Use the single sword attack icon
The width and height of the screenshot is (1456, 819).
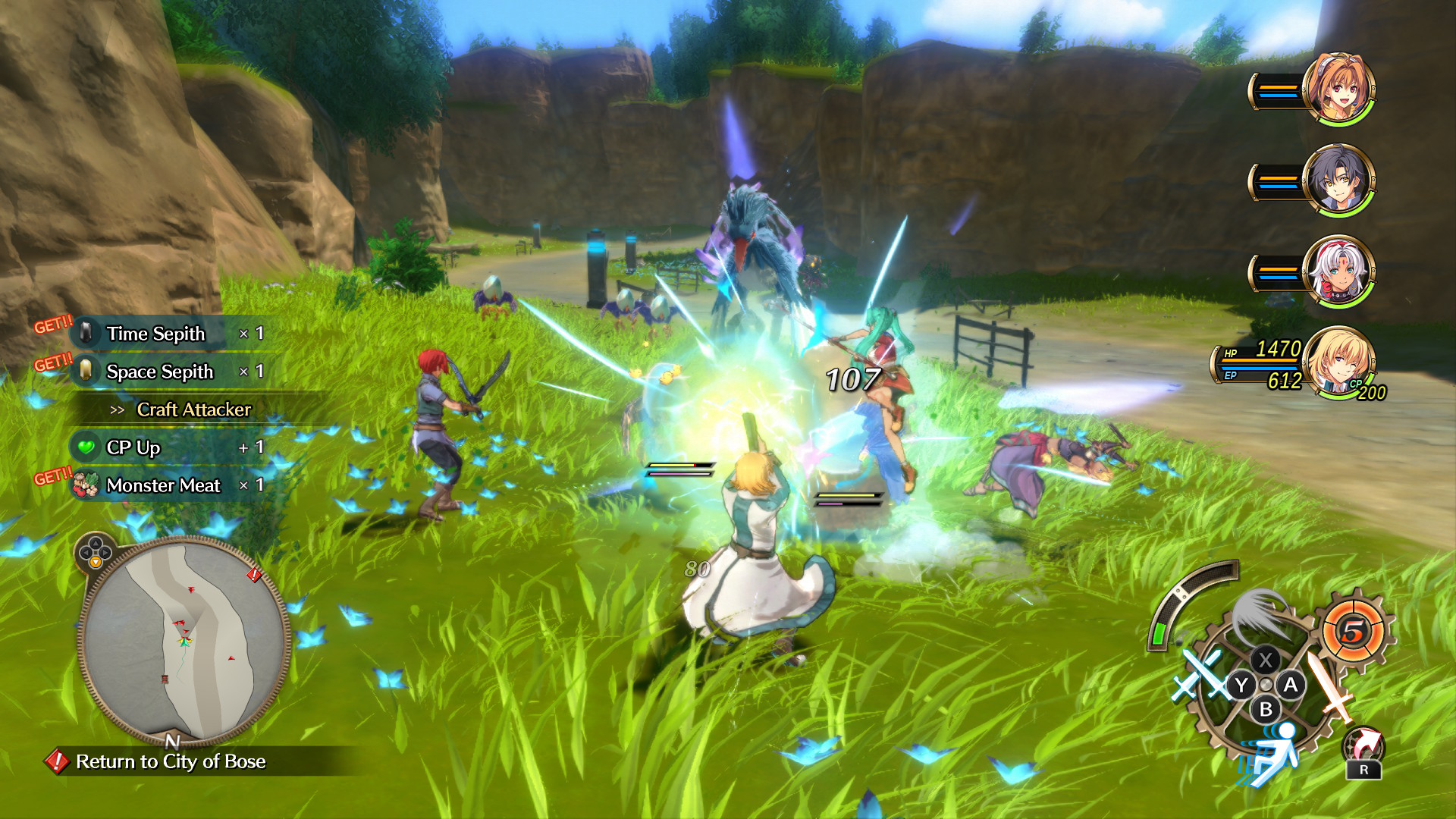tap(1329, 686)
